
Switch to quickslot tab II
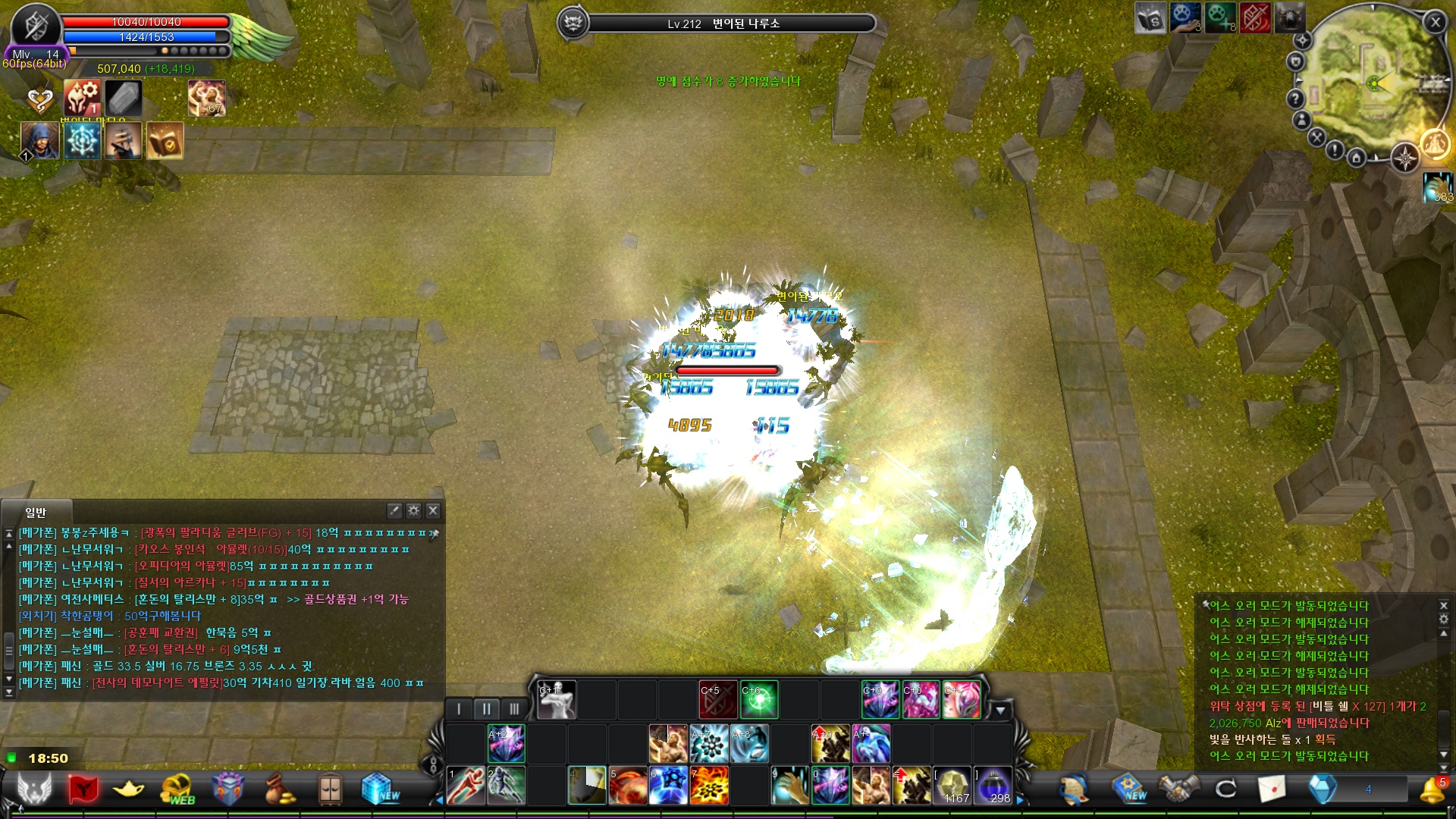487,709
